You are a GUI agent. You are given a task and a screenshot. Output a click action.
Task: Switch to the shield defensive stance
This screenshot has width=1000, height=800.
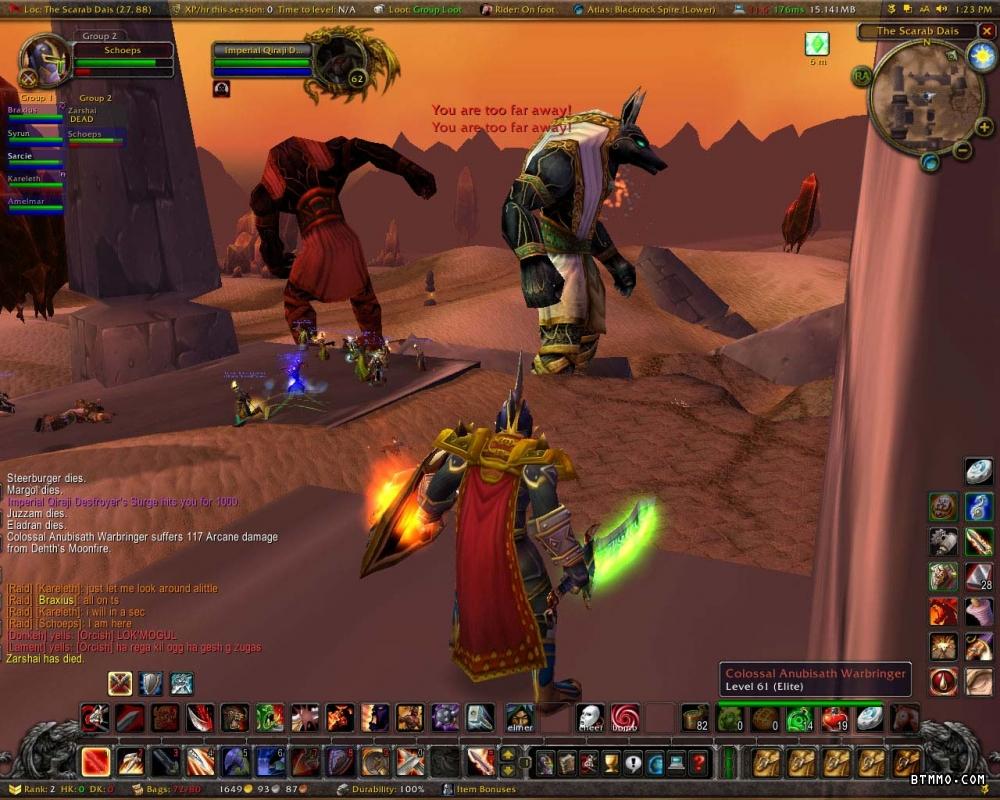[x=150, y=683]
